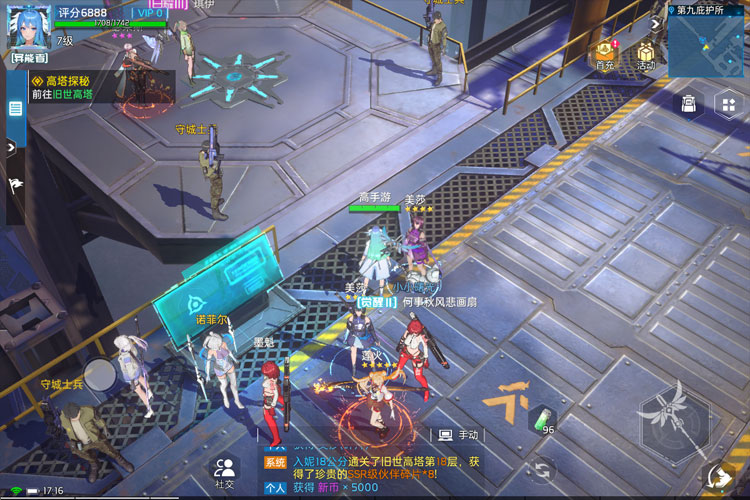This screenshot has width=750, height=500.
Task: Switch to the flag tab on left
Action: click(x=16, y=185)
